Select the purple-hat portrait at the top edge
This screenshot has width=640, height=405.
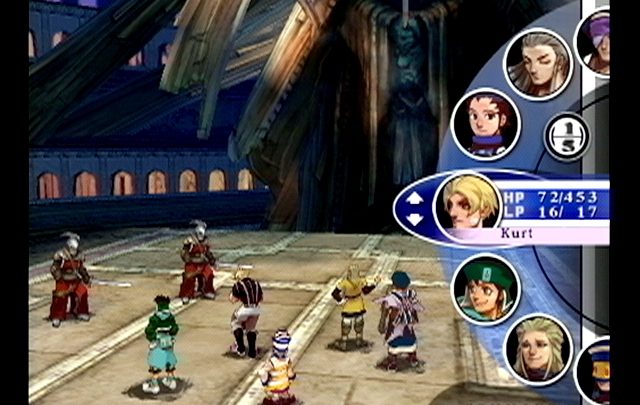(596, 40)
